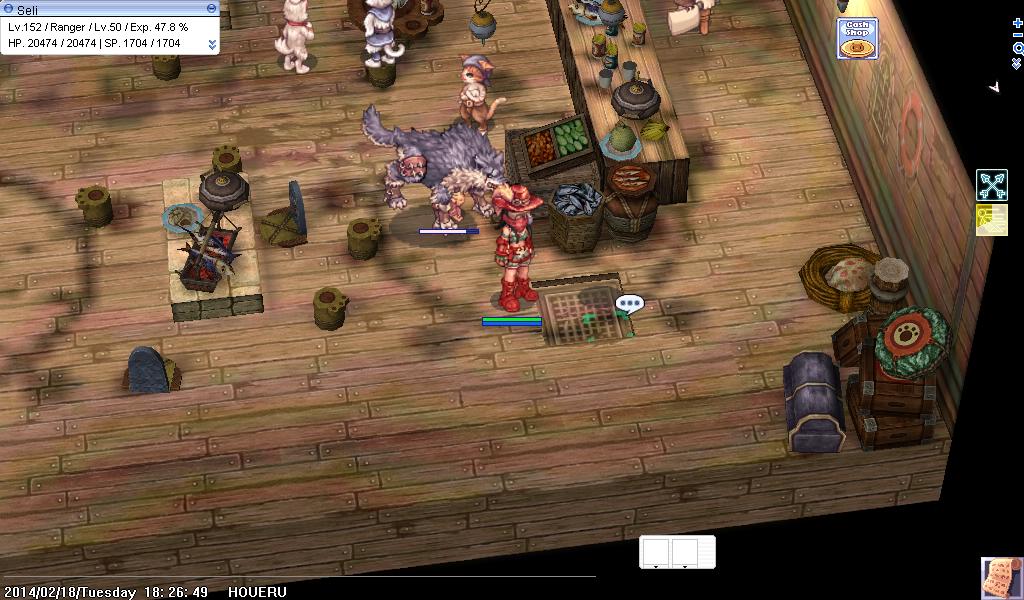Screen dimensions: 1024x600
Task: Open the Cash Shop
Action: [x=857, y=38]
